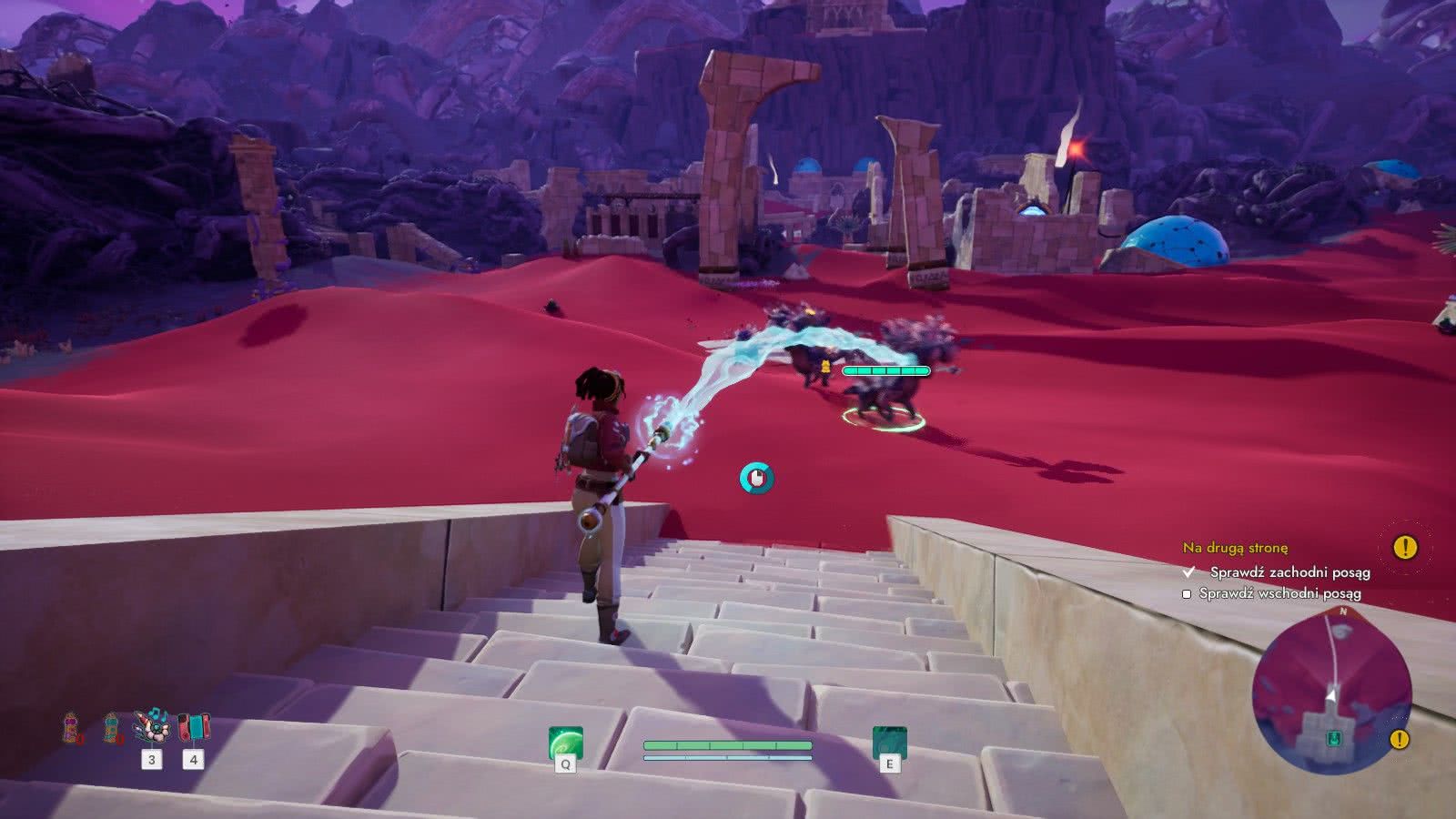Select the item in hotbar slot 4
The image size is (1456, 819).
[194, 725]
